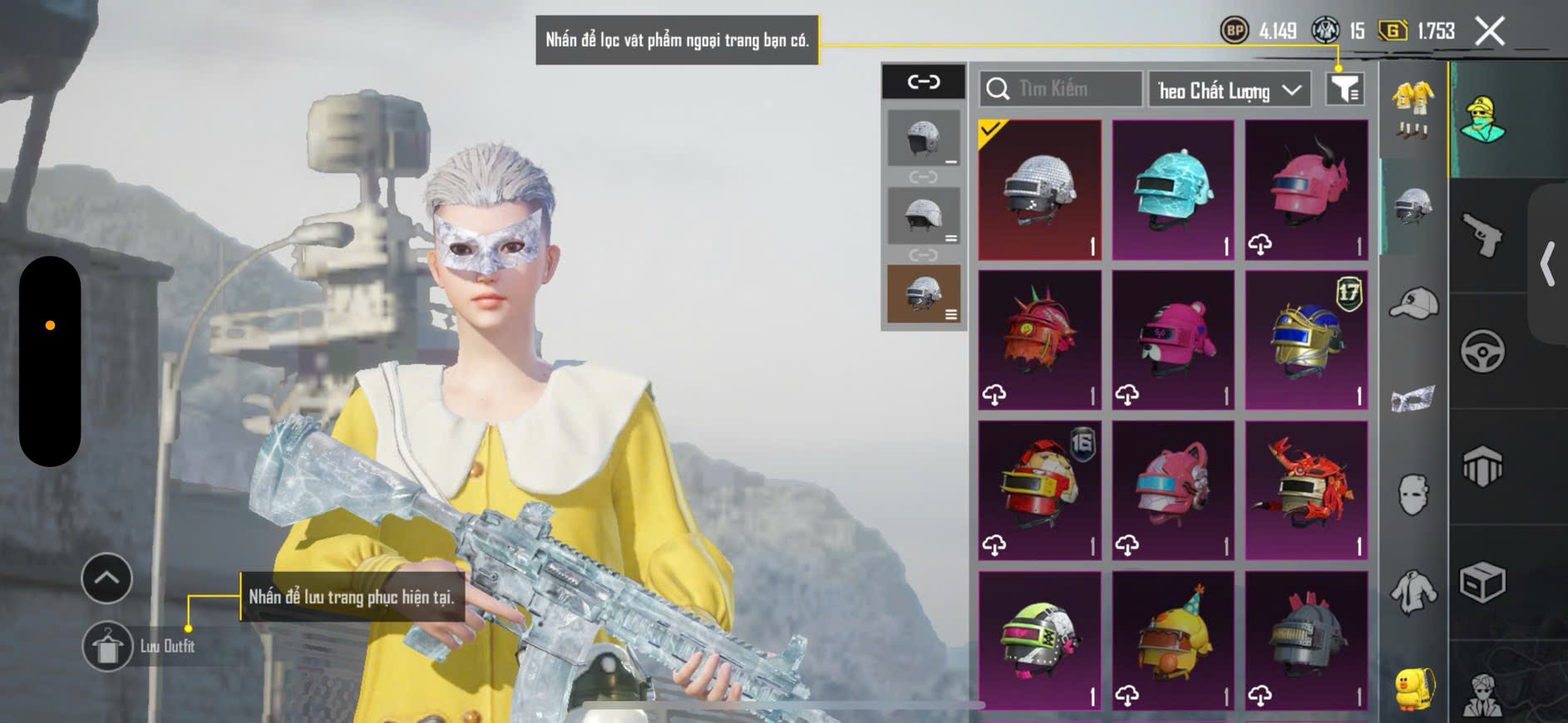1568x723 pixels.
Task: Select the pink horned helmet skin
Action: point(1305,190)
